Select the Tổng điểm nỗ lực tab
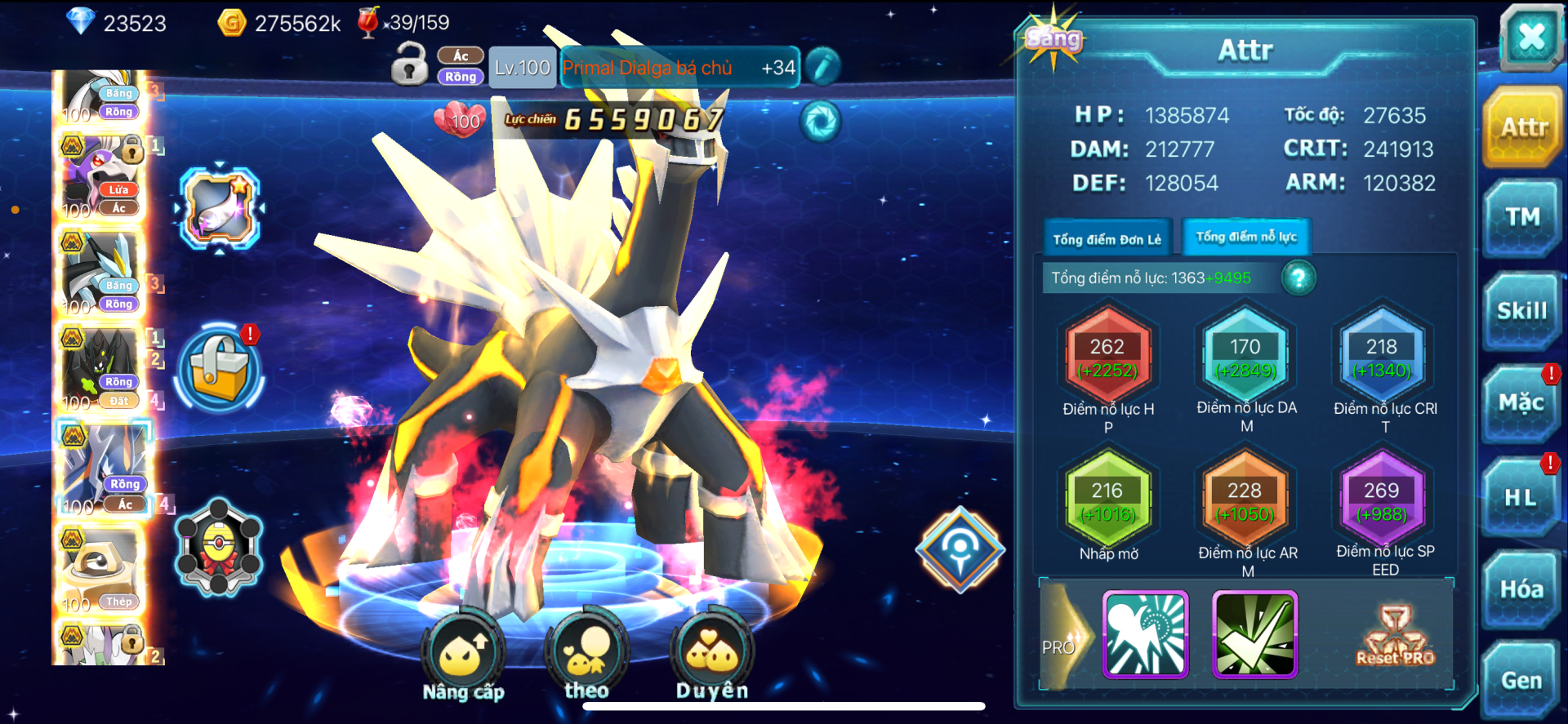1568x724 pixels. [x=1246, y=238]
